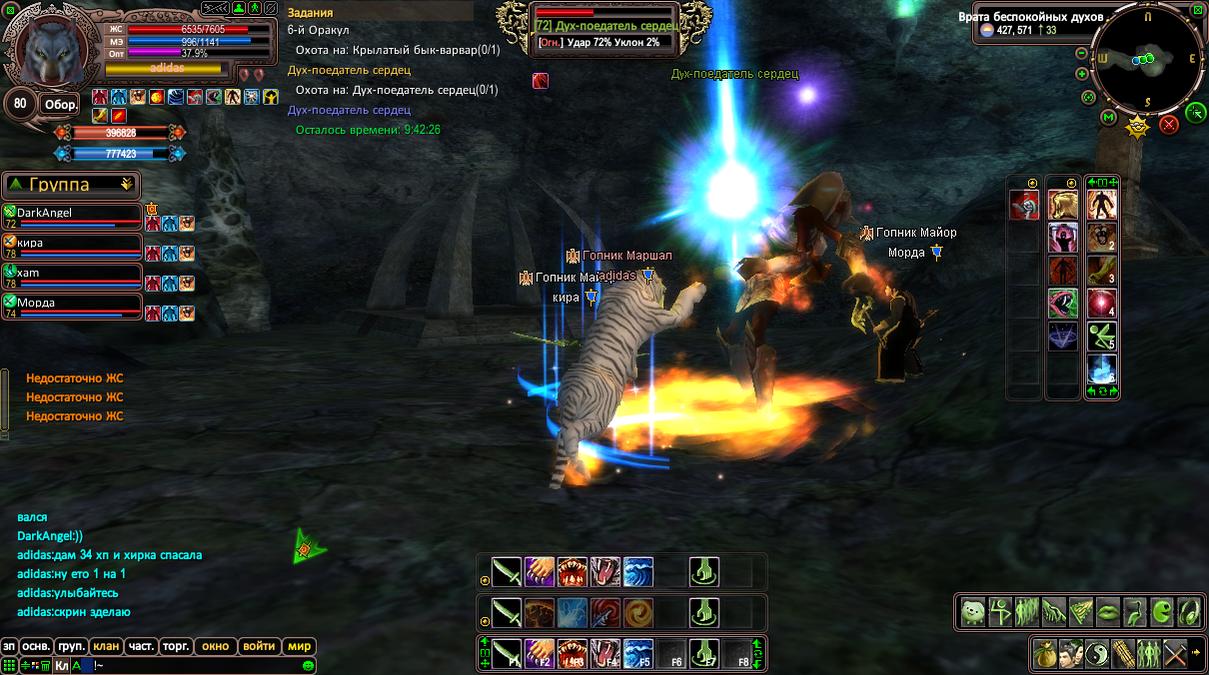
Task: Switch chat to the мир tab
Action: 299,647
